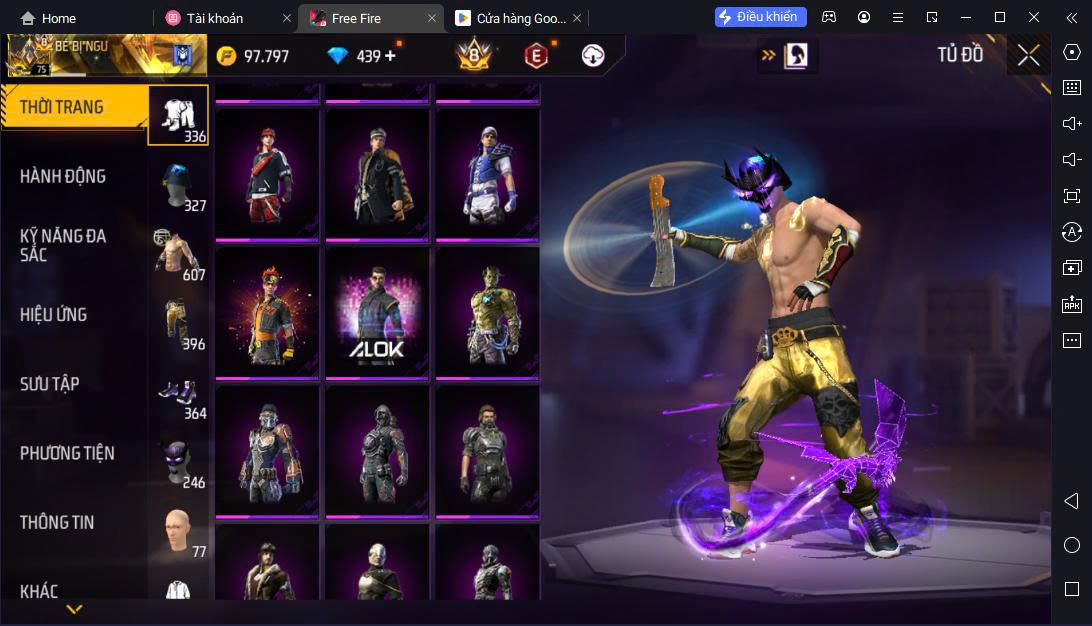Select the ALOK character outfit thumbnail
Viewport: 1092px width, 626px height.
(377, 312)
